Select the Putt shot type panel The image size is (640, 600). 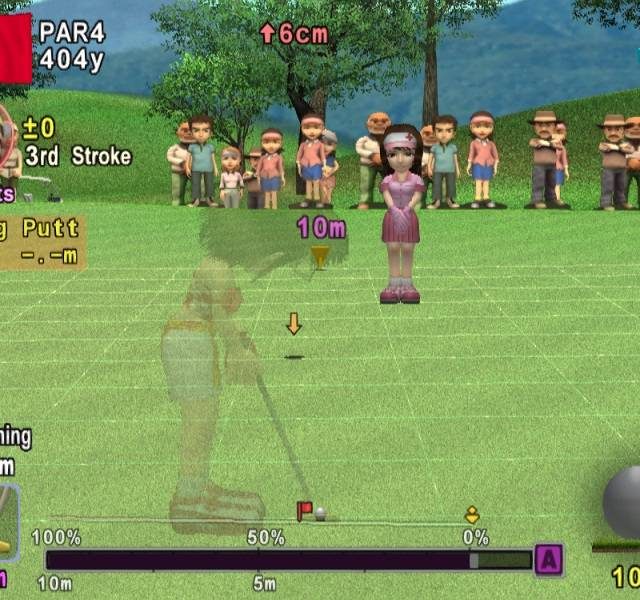click(x=42, y=242)
